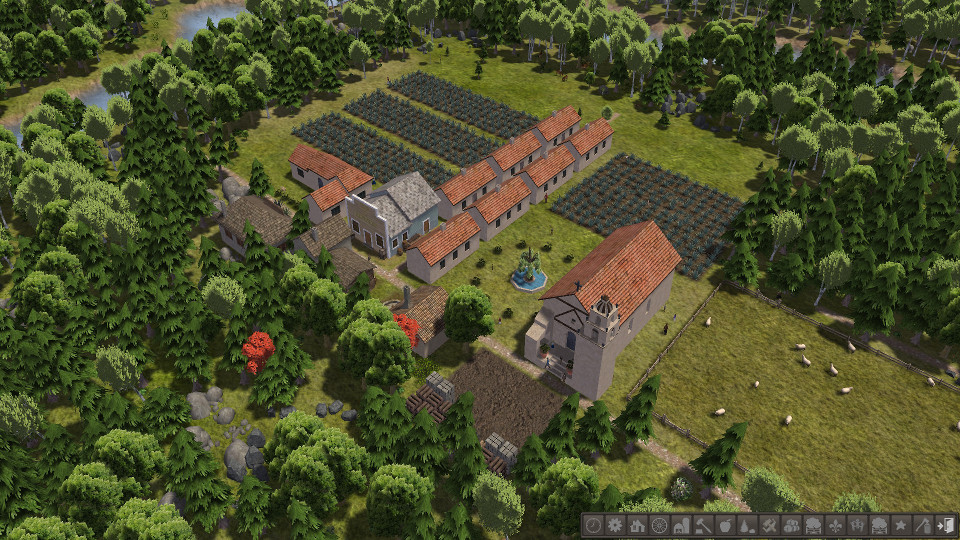Open the stacked barrels toolbar icon
Viewport: 960px width, 540px height.
coord(792,525)
